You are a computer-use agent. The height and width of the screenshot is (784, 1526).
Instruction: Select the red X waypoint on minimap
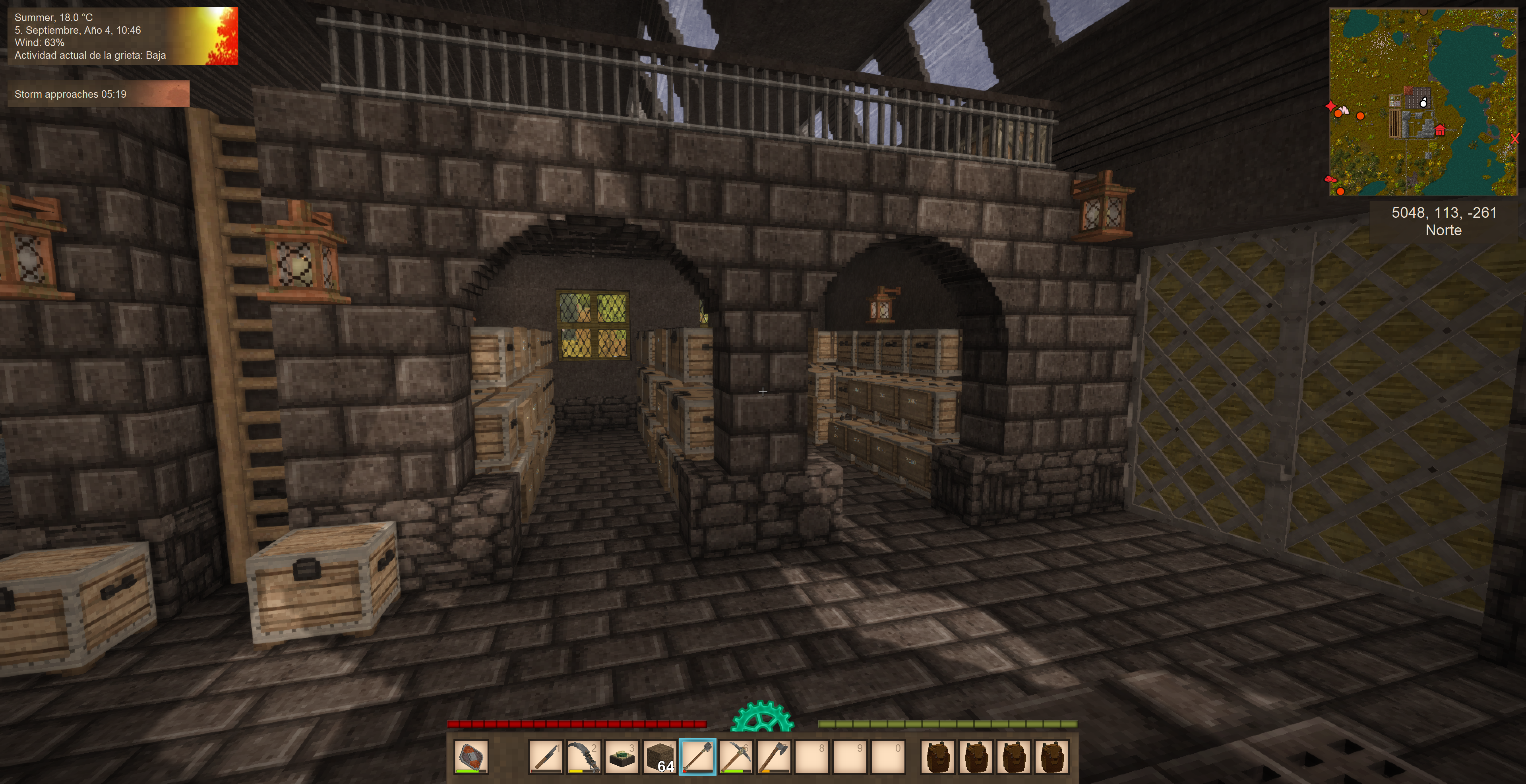tap(1515, 139)
